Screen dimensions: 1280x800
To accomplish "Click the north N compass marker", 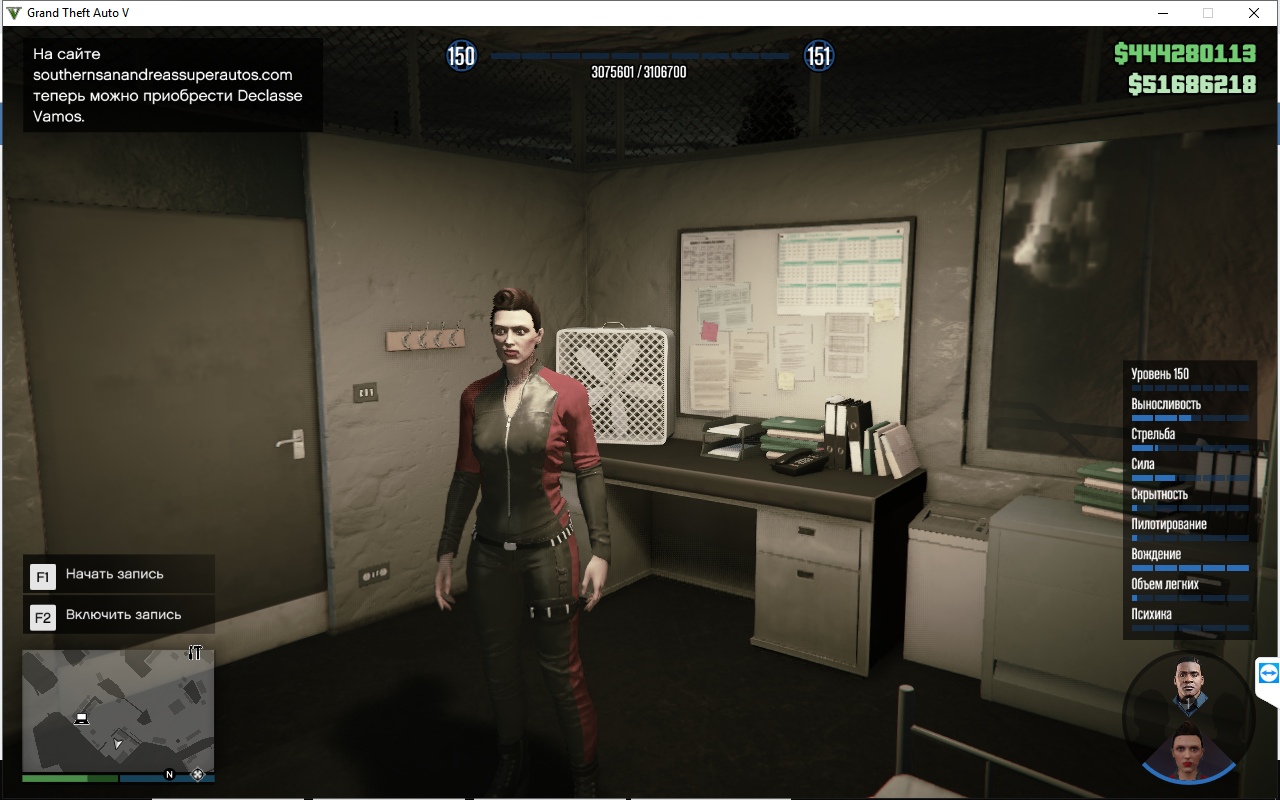I will point(169,774).
